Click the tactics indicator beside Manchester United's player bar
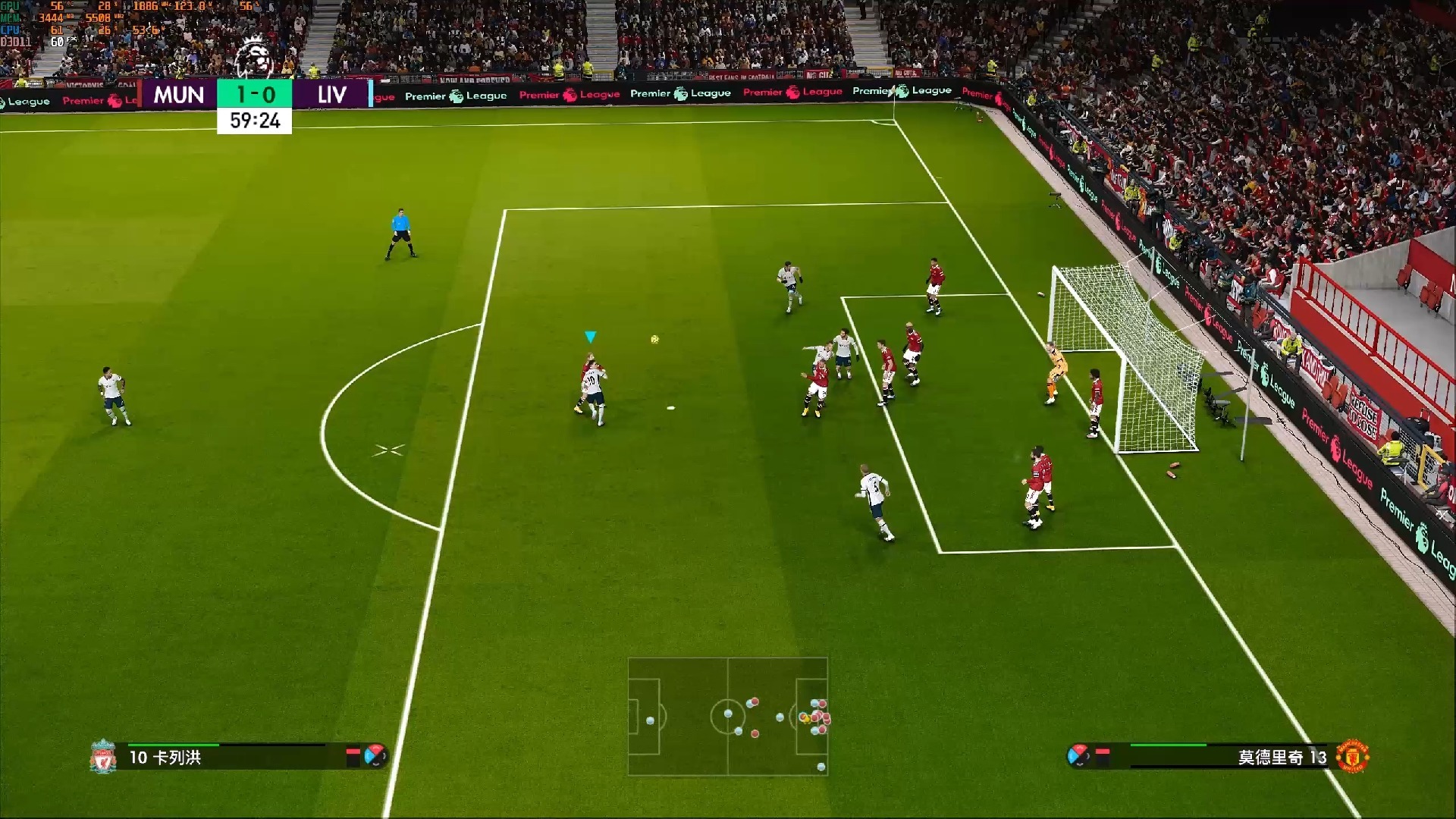This screenshot has width=1456, height=819. (x=1078, y=755)
